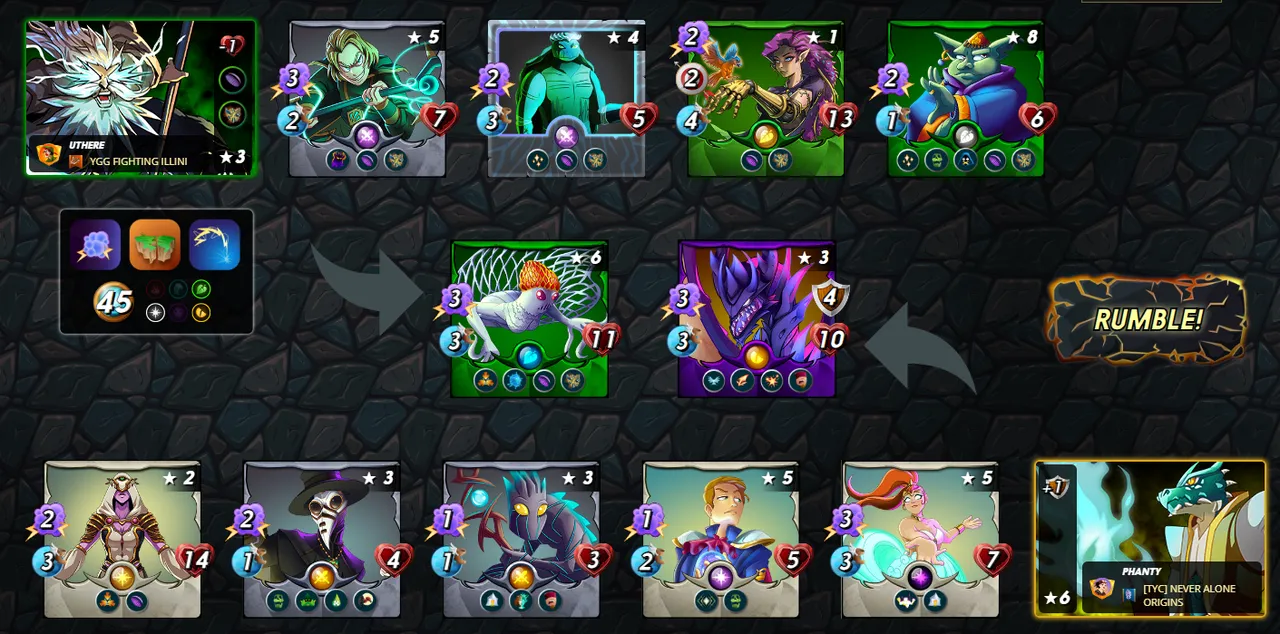Click the green-haired mage card with 7 health
Viewport: 1280px width, 634px height.
367,98
